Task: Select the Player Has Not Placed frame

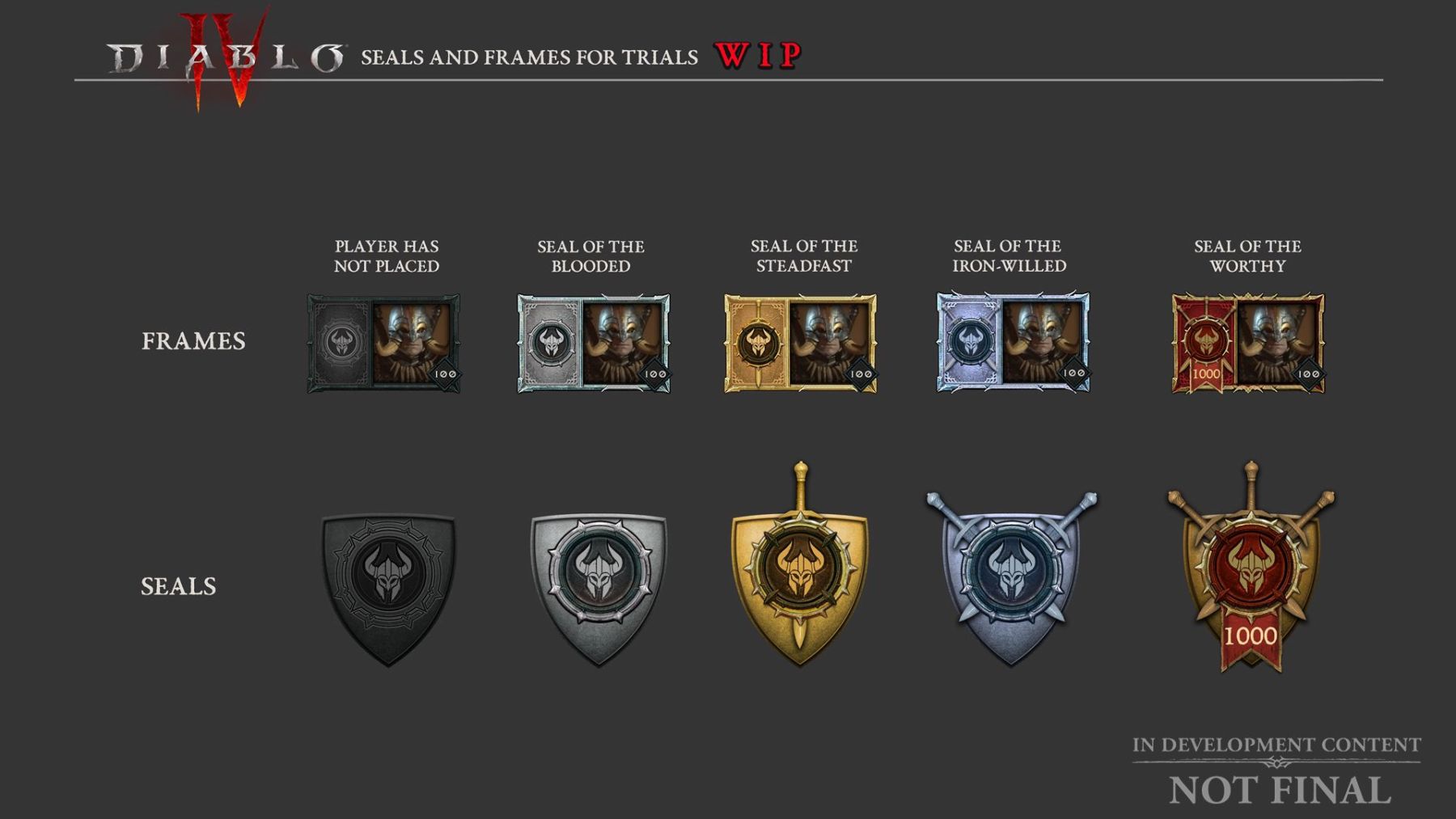Action: [x=383, y=344]
